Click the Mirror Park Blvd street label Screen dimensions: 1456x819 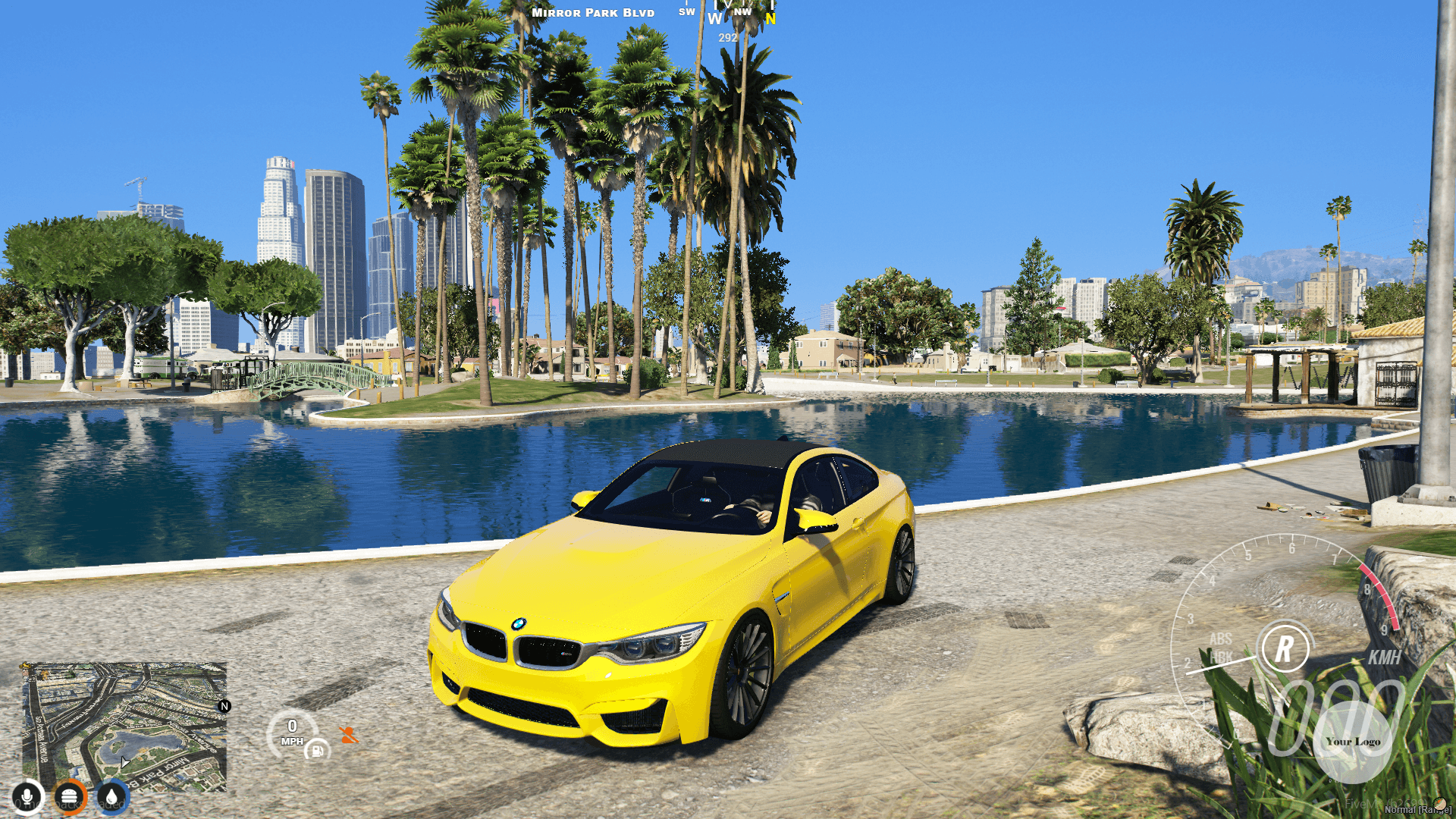point(593,12)
